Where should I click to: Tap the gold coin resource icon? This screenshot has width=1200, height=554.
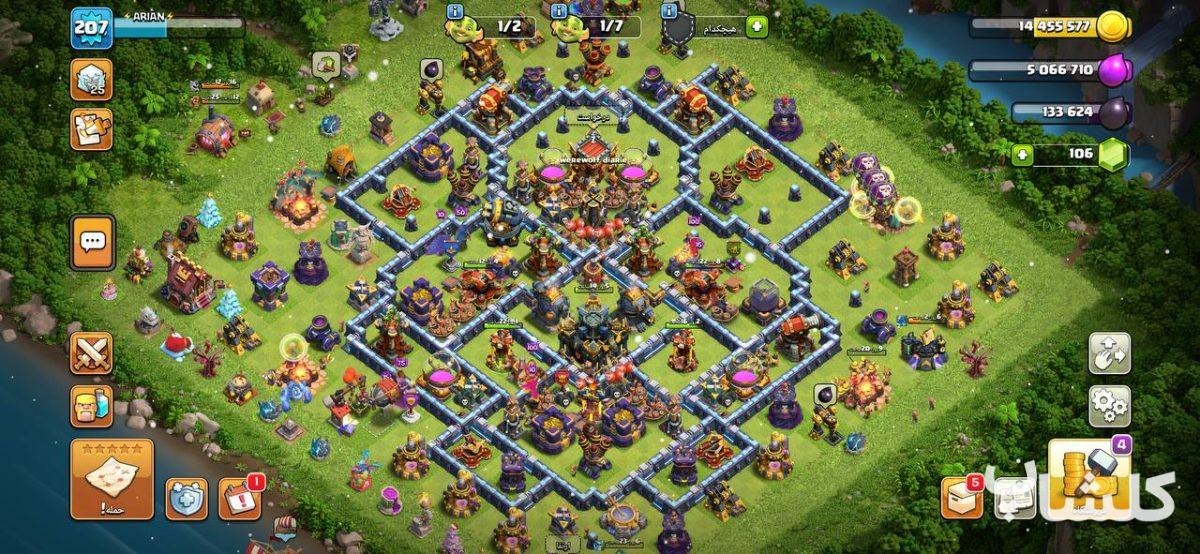coord(1113,27)
